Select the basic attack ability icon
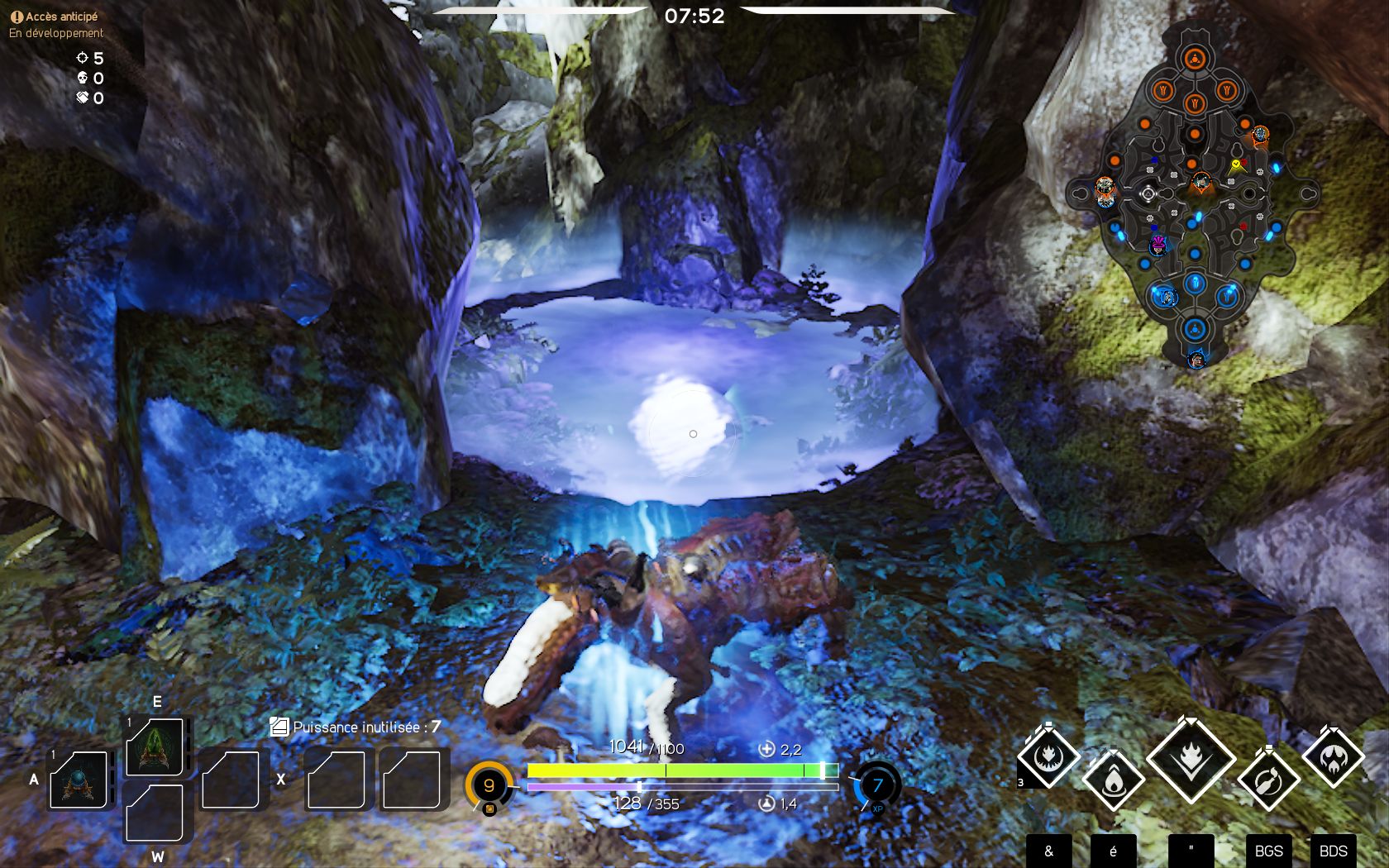The width and height of the screenshot is (1389, 868). 1048,756
